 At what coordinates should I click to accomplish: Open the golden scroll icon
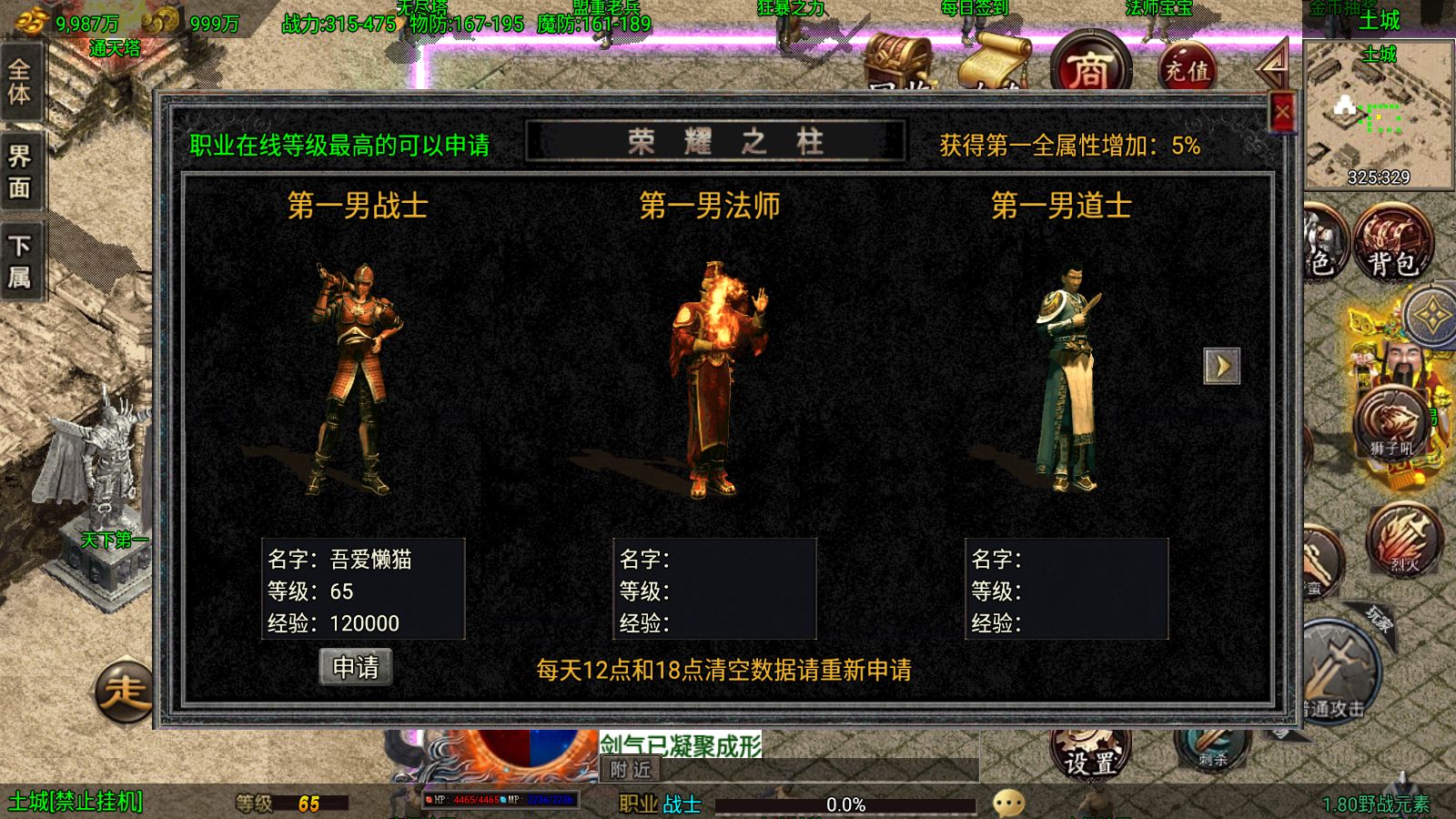pyautogui.click(x=992, y=66)
